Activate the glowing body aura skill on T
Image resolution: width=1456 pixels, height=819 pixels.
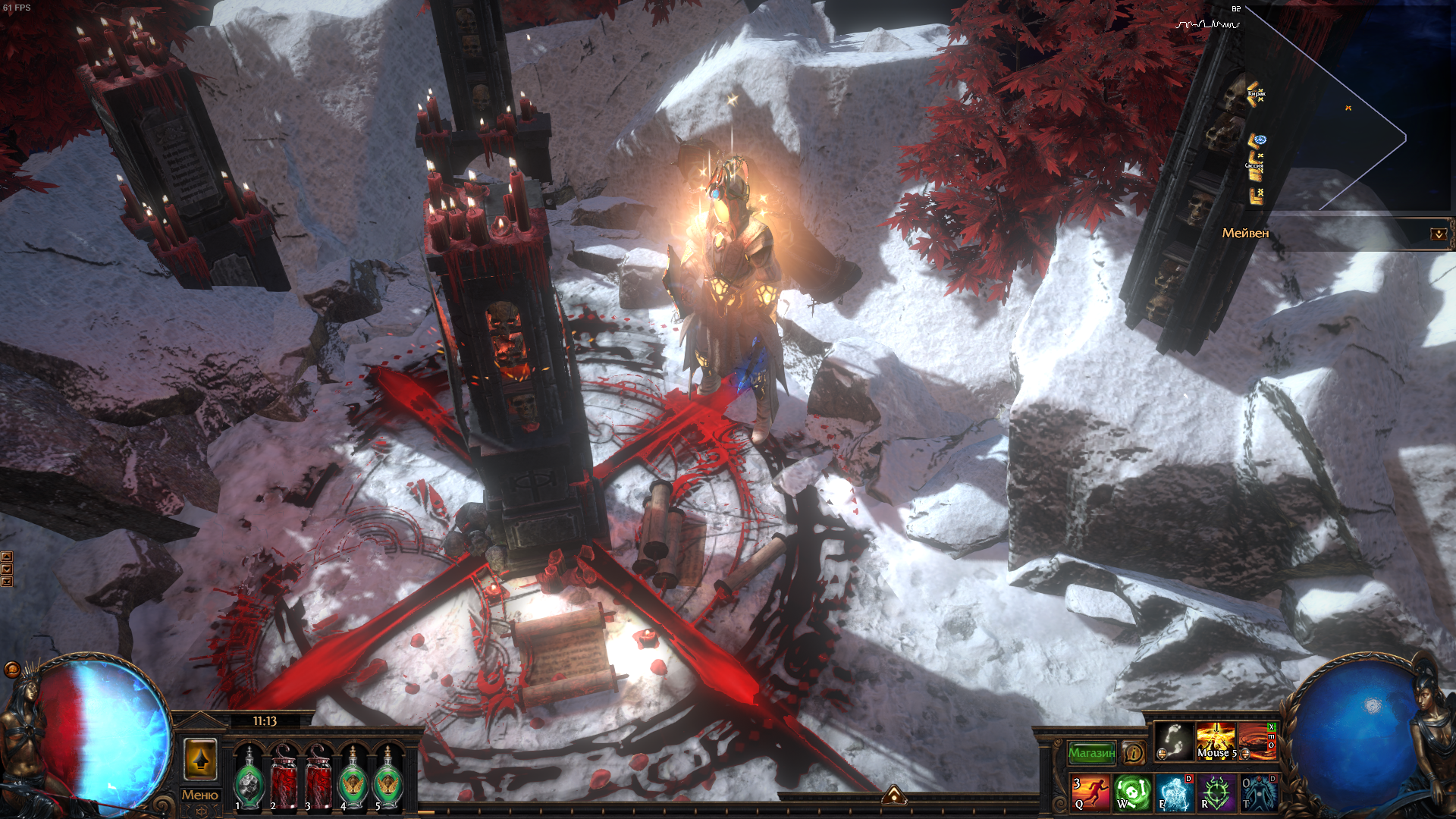1258,792
